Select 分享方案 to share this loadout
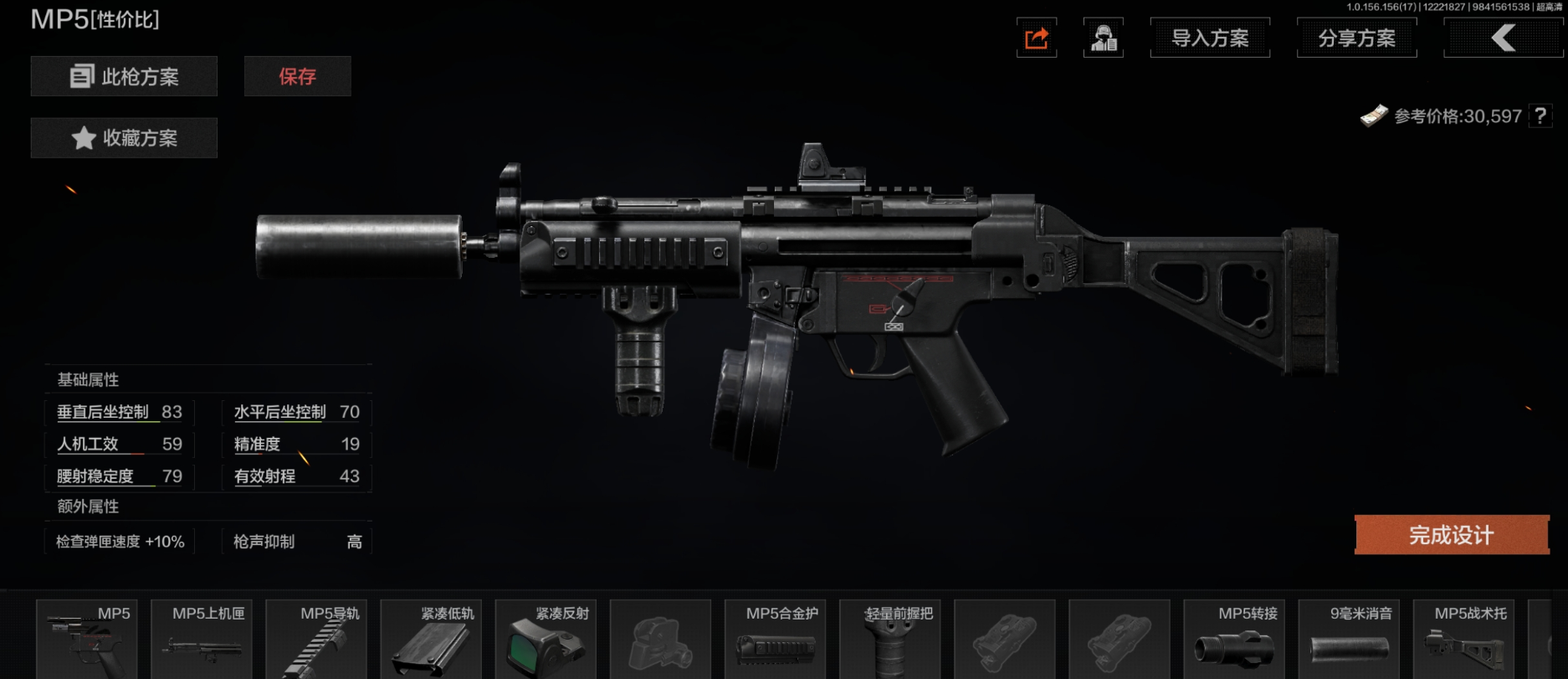Image resolution: width=1568 pixels, height=679 pixels. click(x=1356, y=39)
